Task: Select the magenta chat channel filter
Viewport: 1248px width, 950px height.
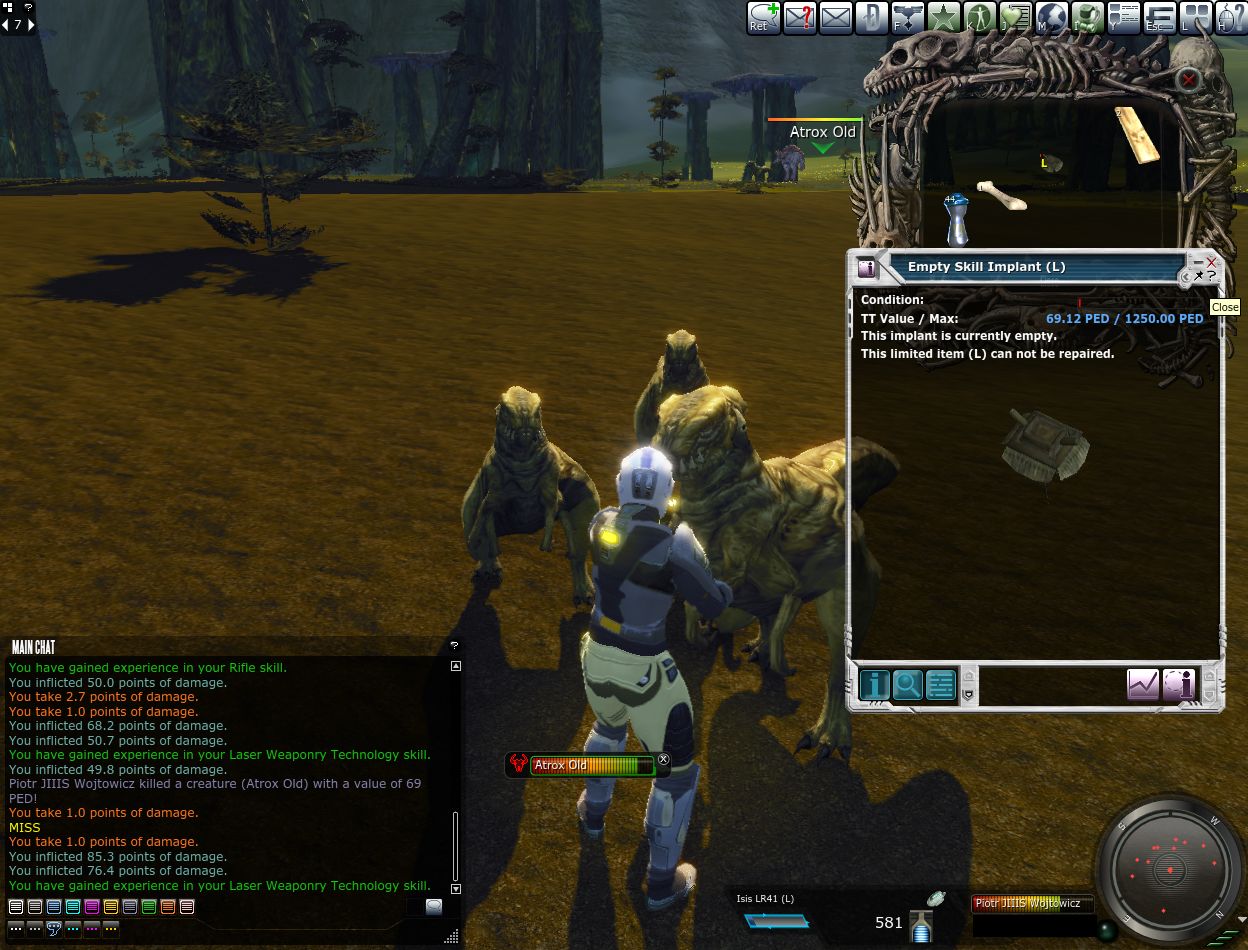Action: [92, 907]
